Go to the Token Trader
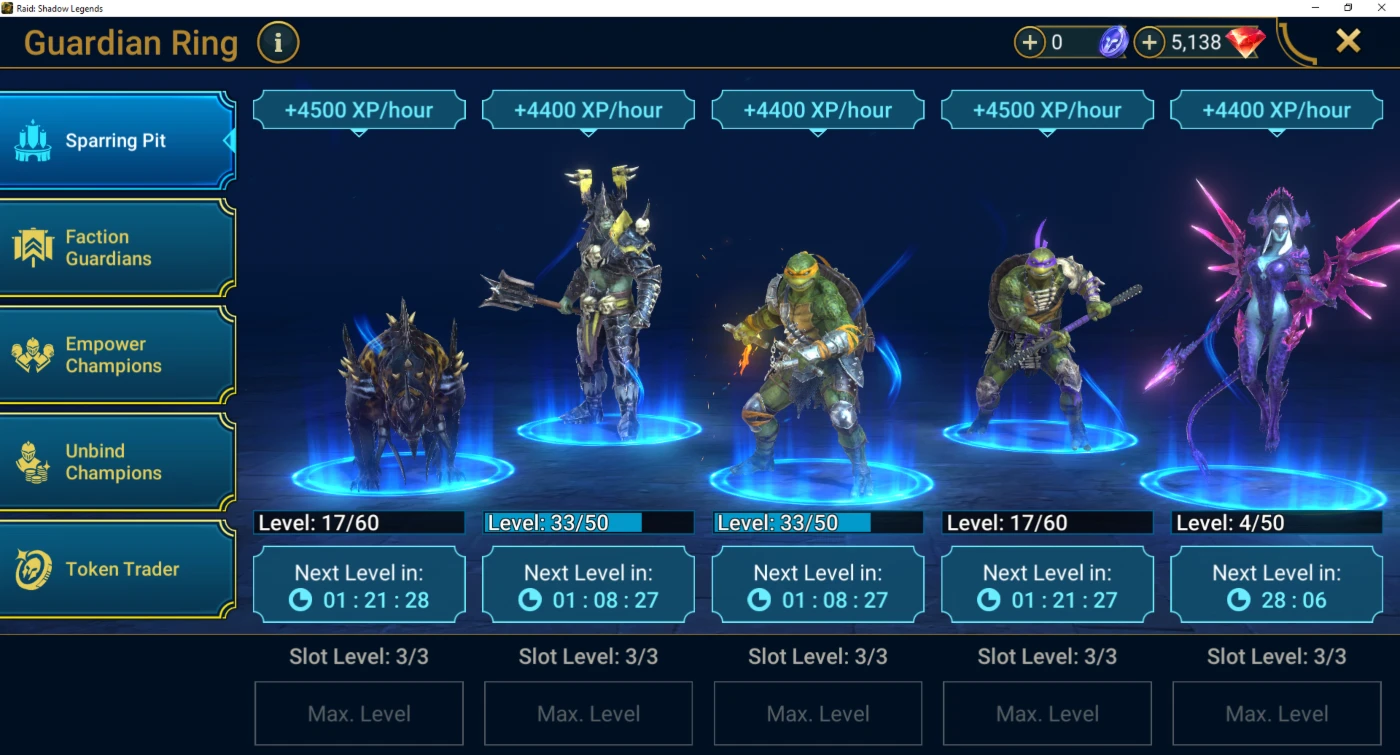This screenshot has width=1400, height=755. [116, 569]
